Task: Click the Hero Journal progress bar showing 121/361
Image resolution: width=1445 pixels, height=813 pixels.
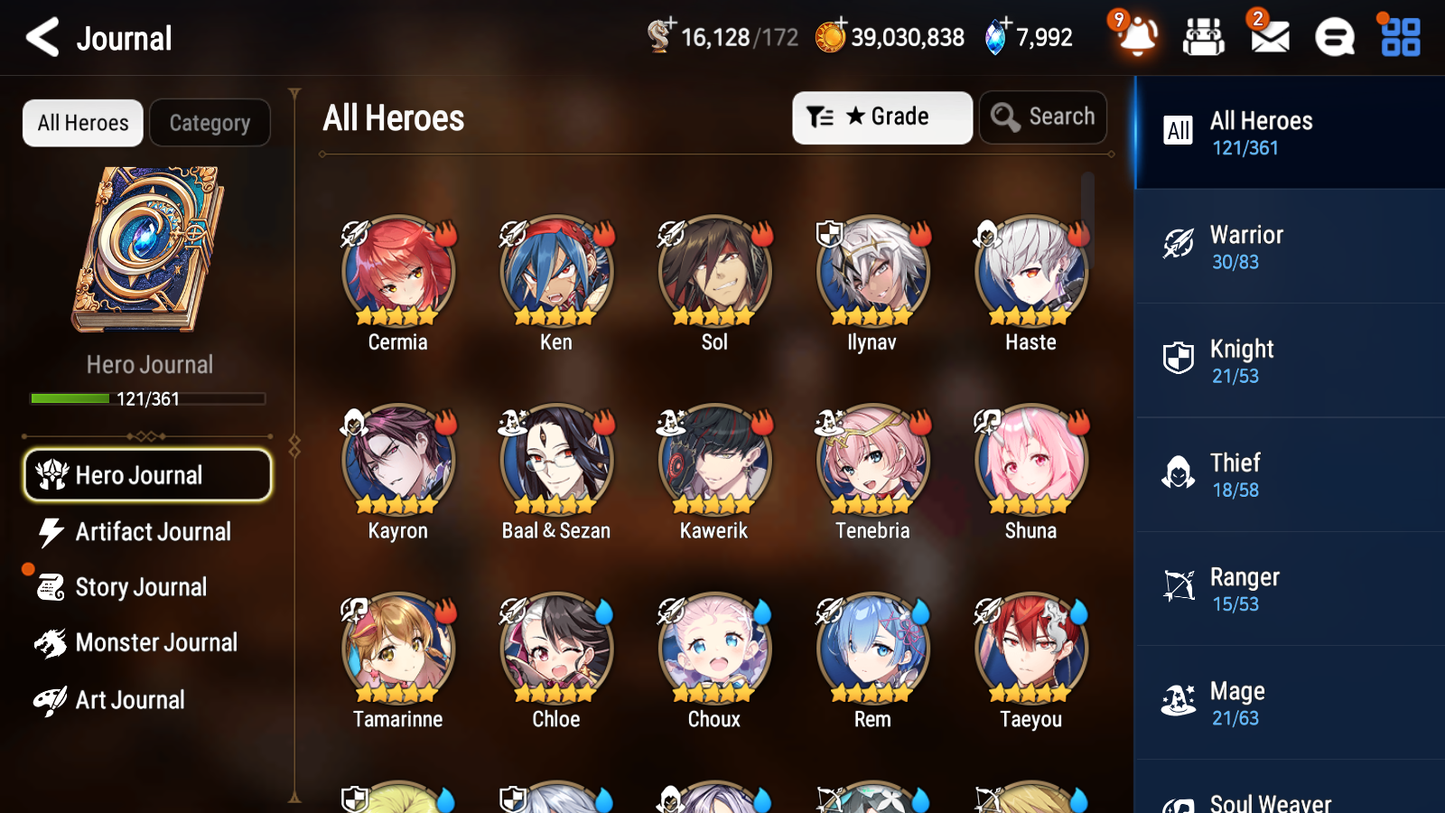Action: coord(147,398)
